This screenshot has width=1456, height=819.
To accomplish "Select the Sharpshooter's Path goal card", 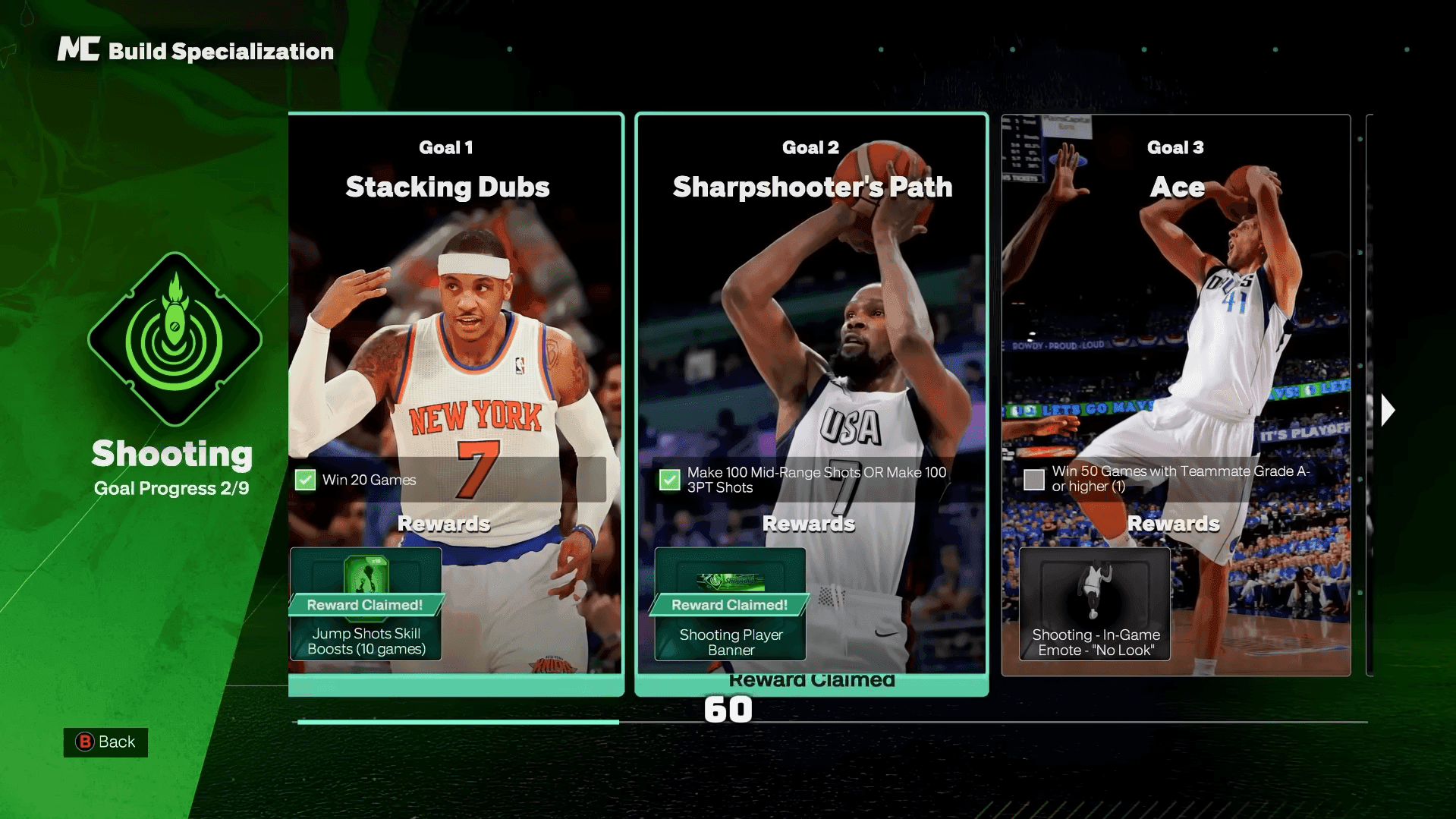I will click(x=811, y=342).
